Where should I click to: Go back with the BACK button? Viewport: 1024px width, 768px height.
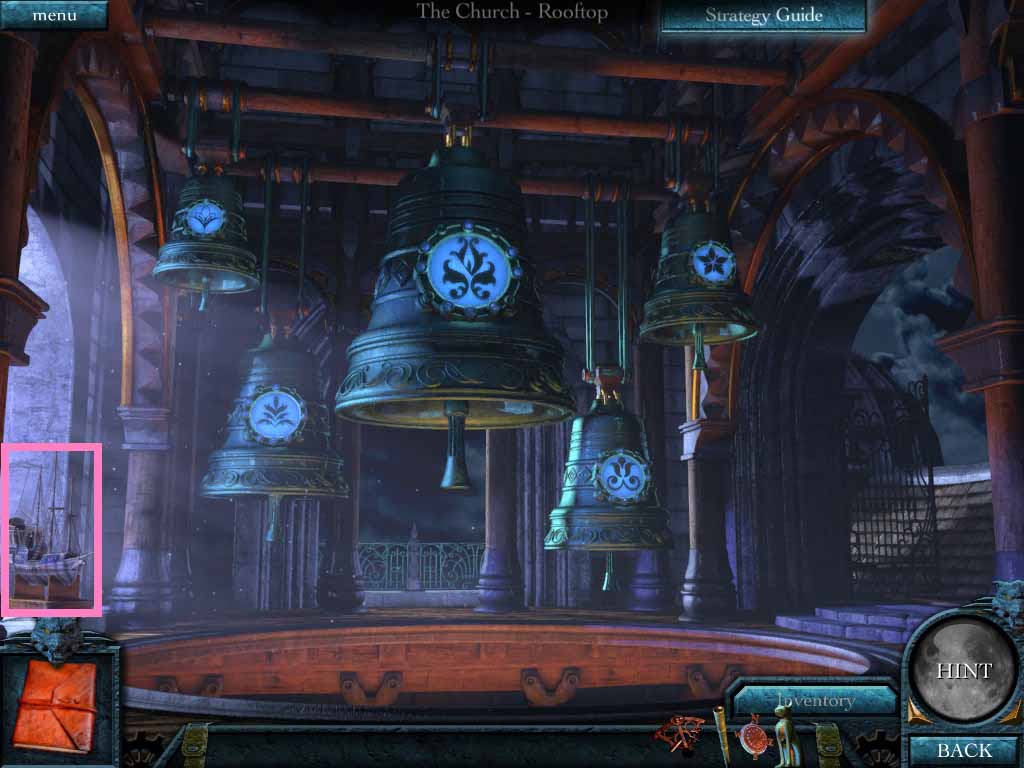(963, 750)
